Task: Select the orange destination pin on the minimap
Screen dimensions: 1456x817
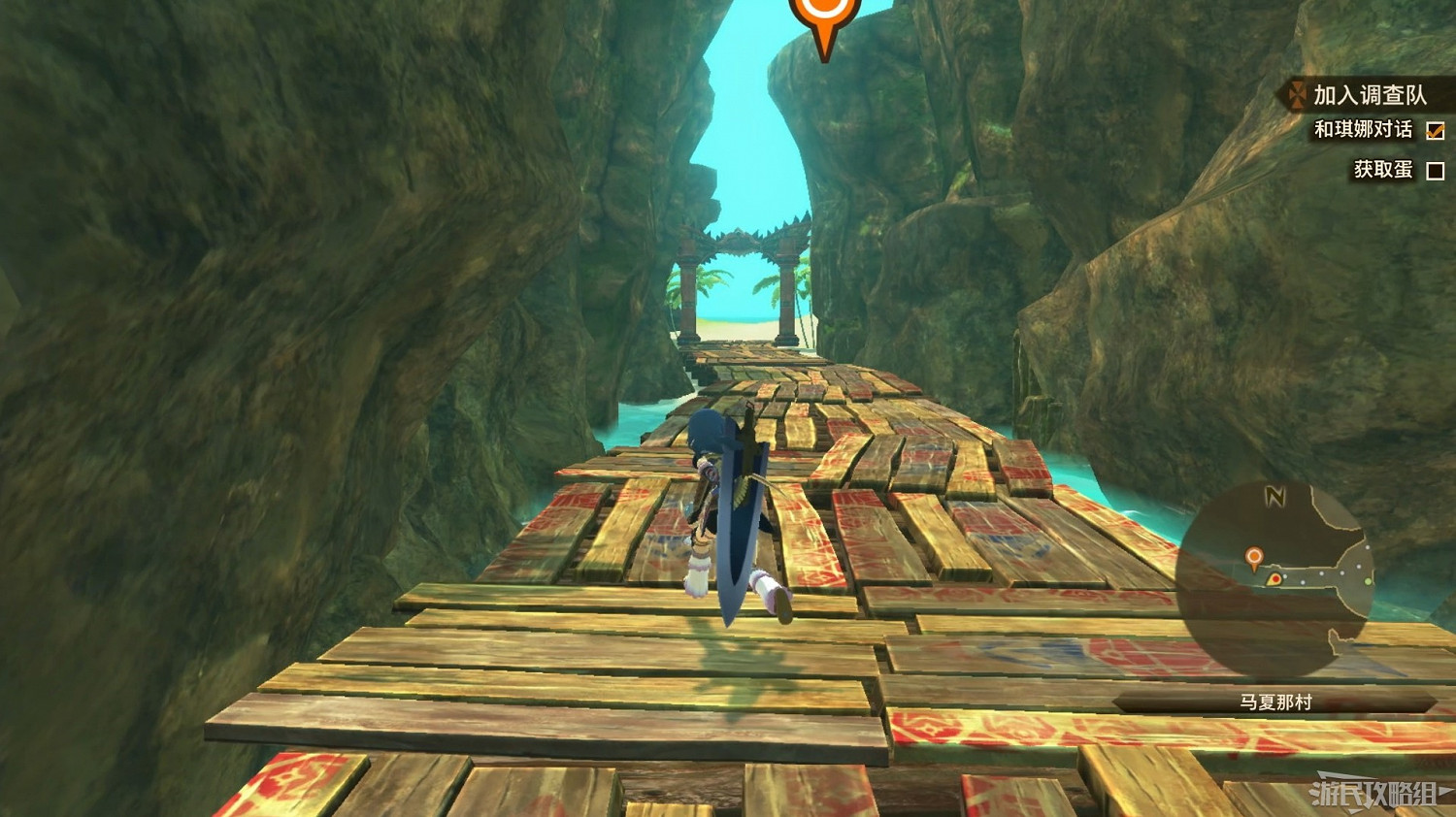Action: point(1254,555)
